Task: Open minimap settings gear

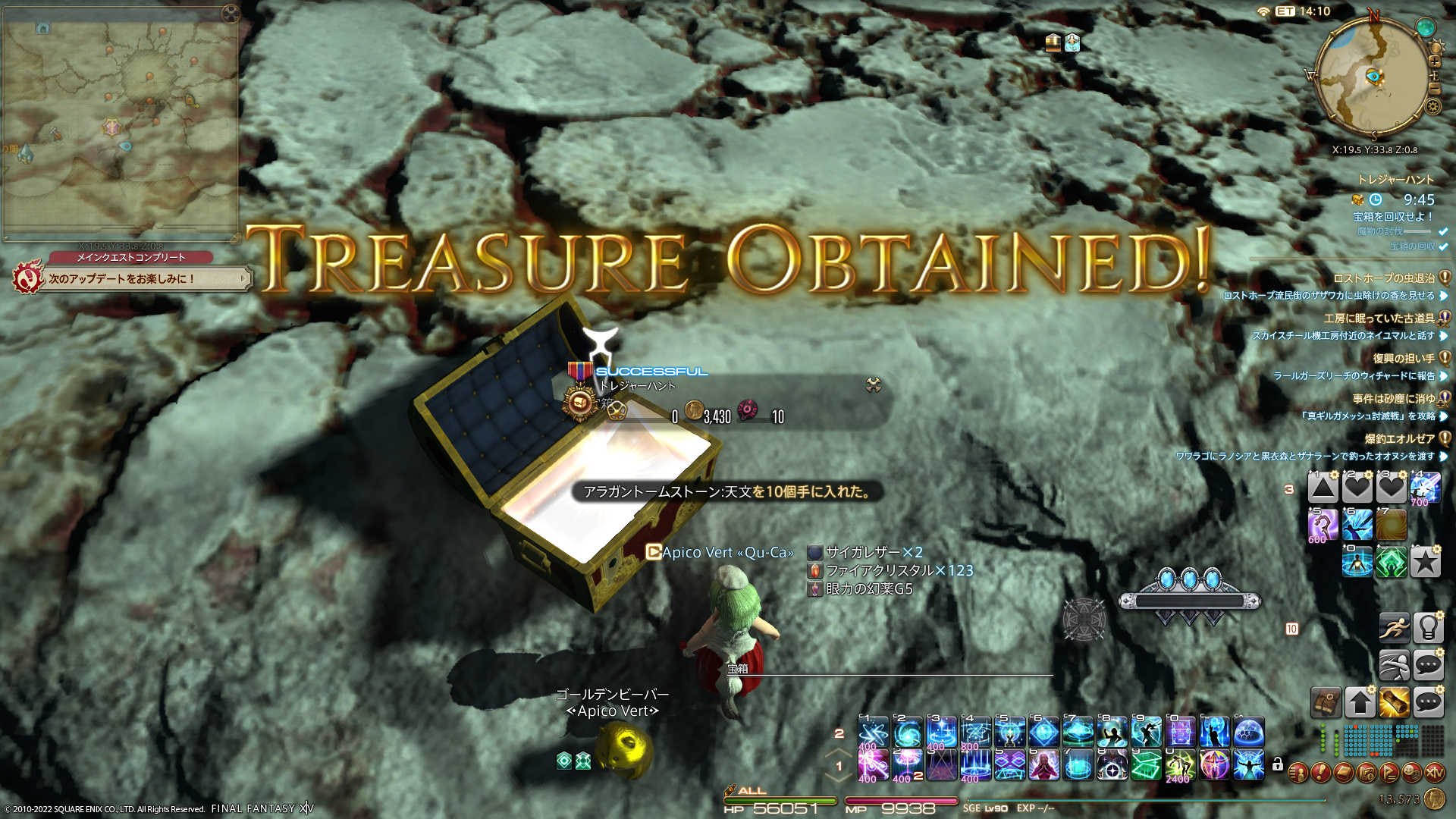Action: (1432, 106)
